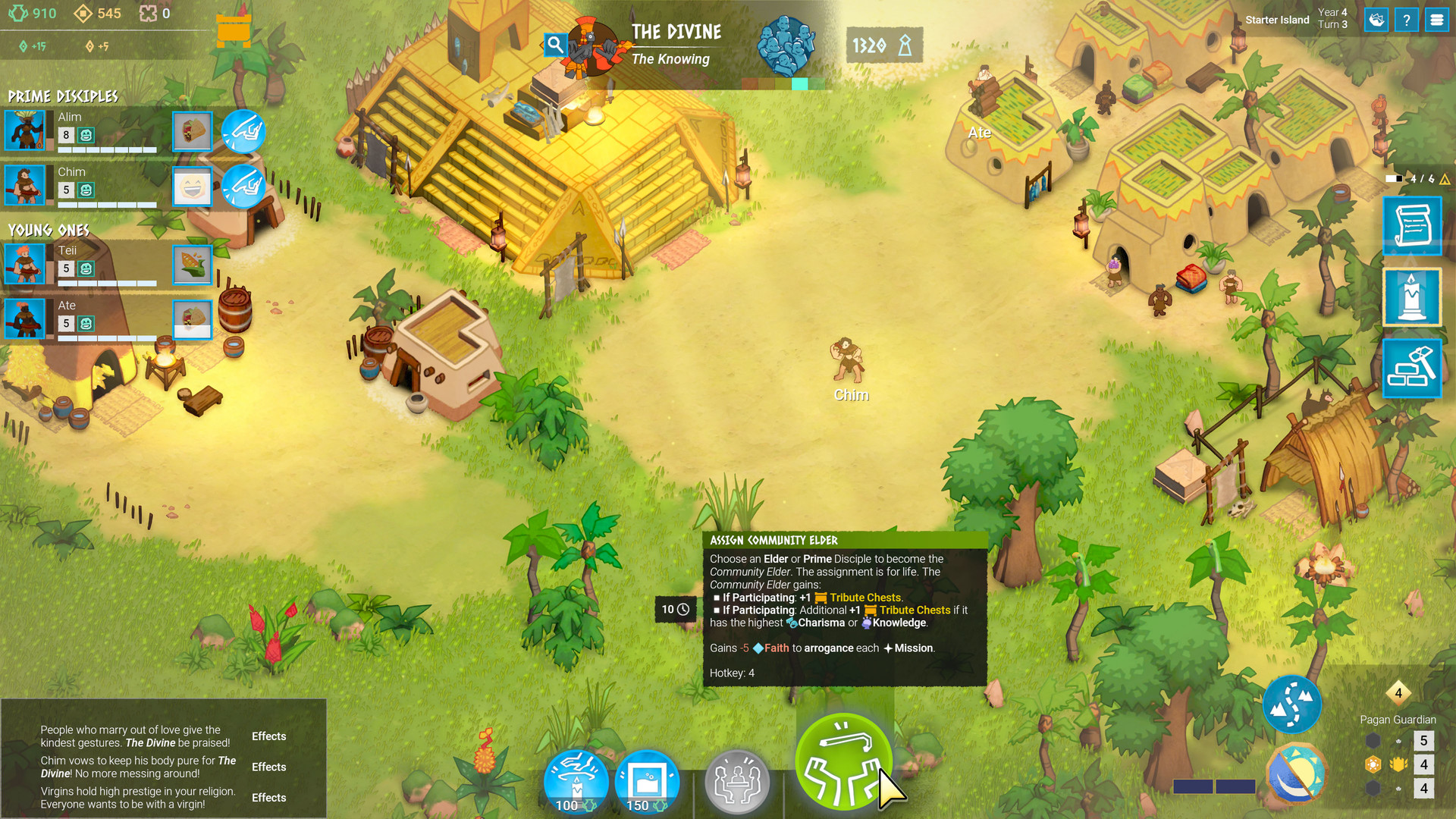Click Effects on Chim's purity vow message
Screen dimensions: 1456x819
268,767
